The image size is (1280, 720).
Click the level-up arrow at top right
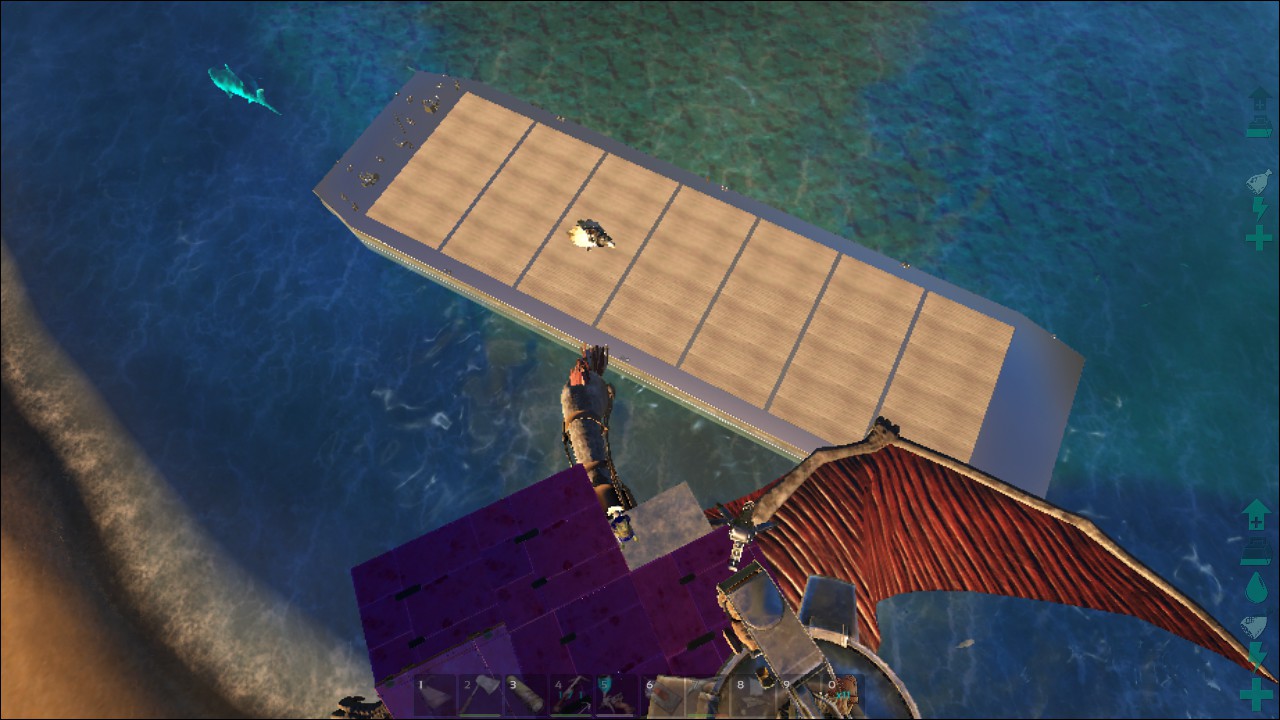[x=1259, y=100]
